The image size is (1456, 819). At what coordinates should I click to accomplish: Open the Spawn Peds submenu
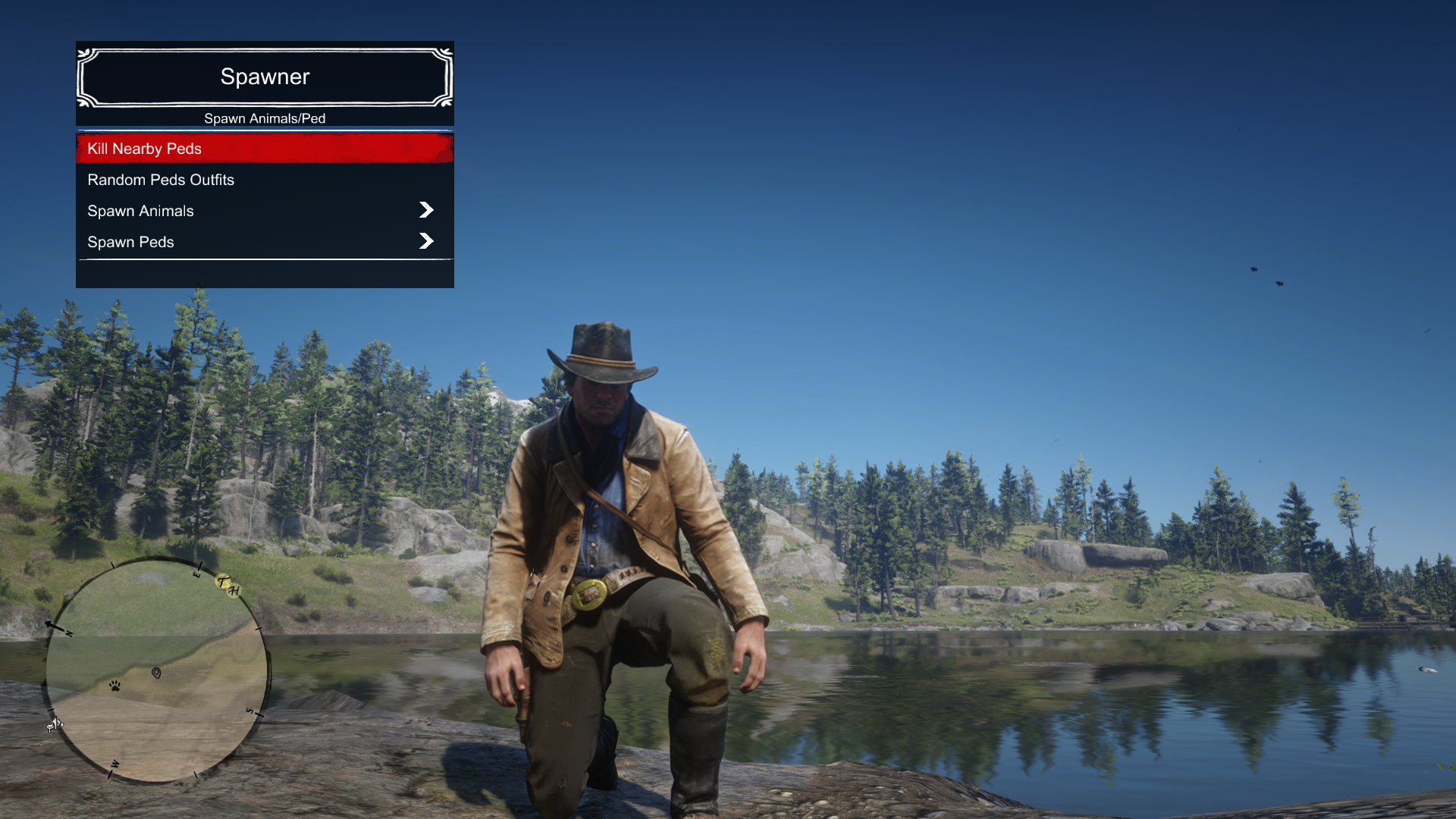(x=265, y=242)
